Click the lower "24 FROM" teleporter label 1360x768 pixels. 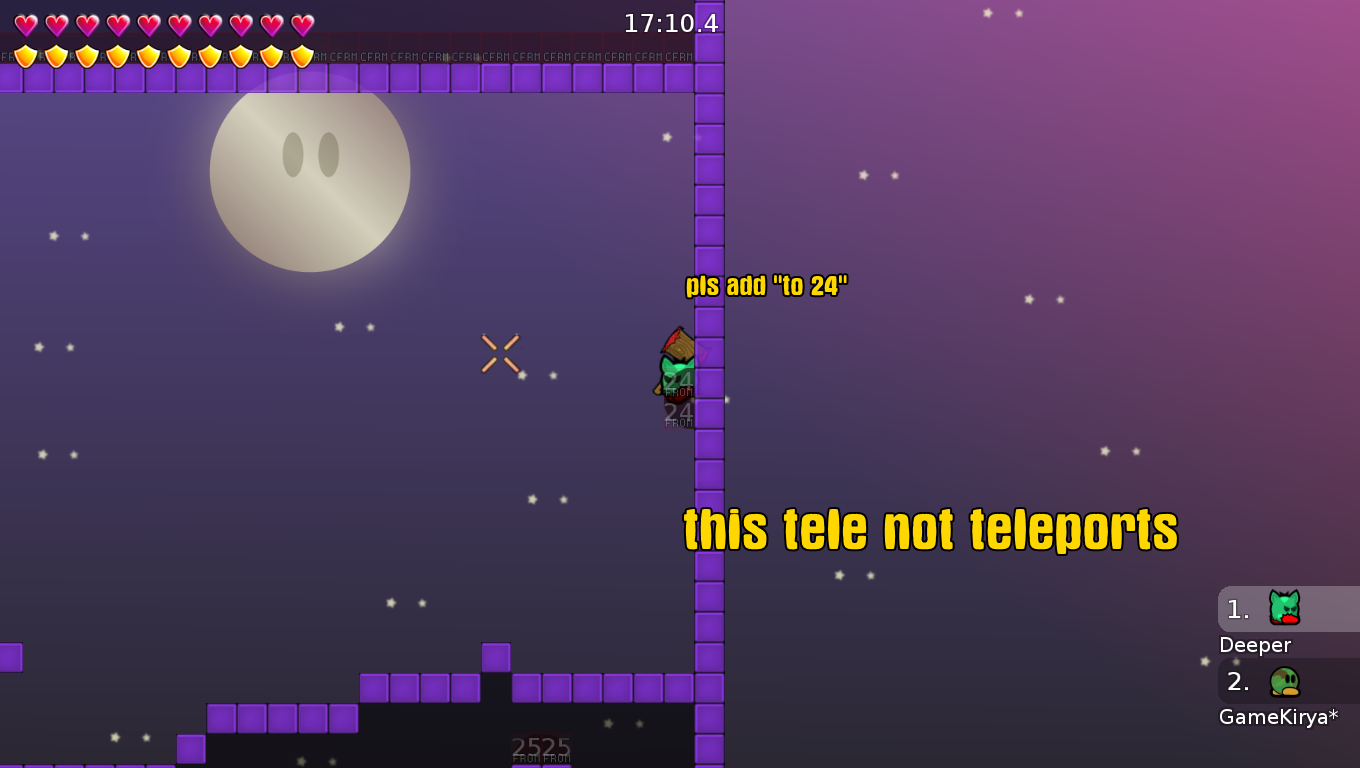point(678,415)
